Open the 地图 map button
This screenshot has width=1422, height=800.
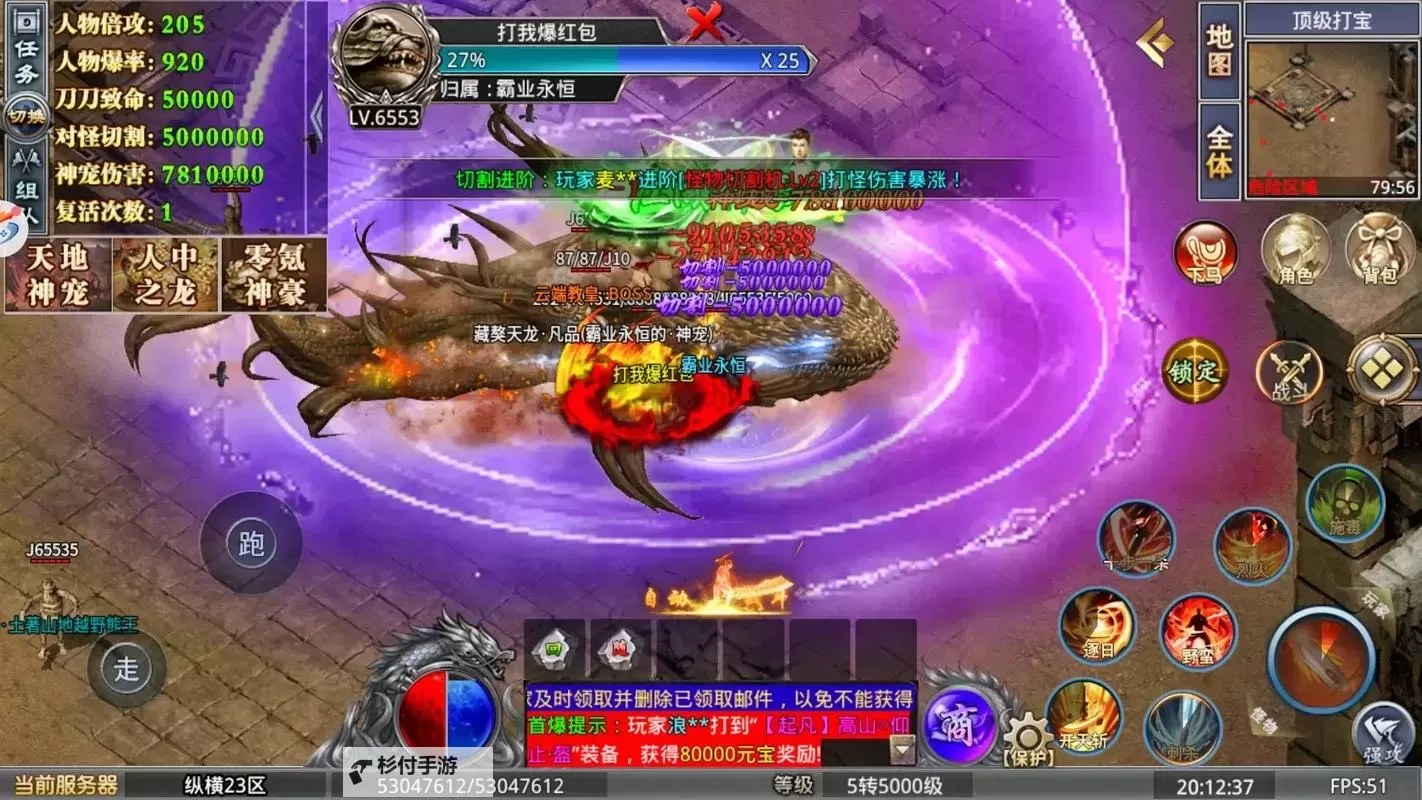tap(1220, 50)
